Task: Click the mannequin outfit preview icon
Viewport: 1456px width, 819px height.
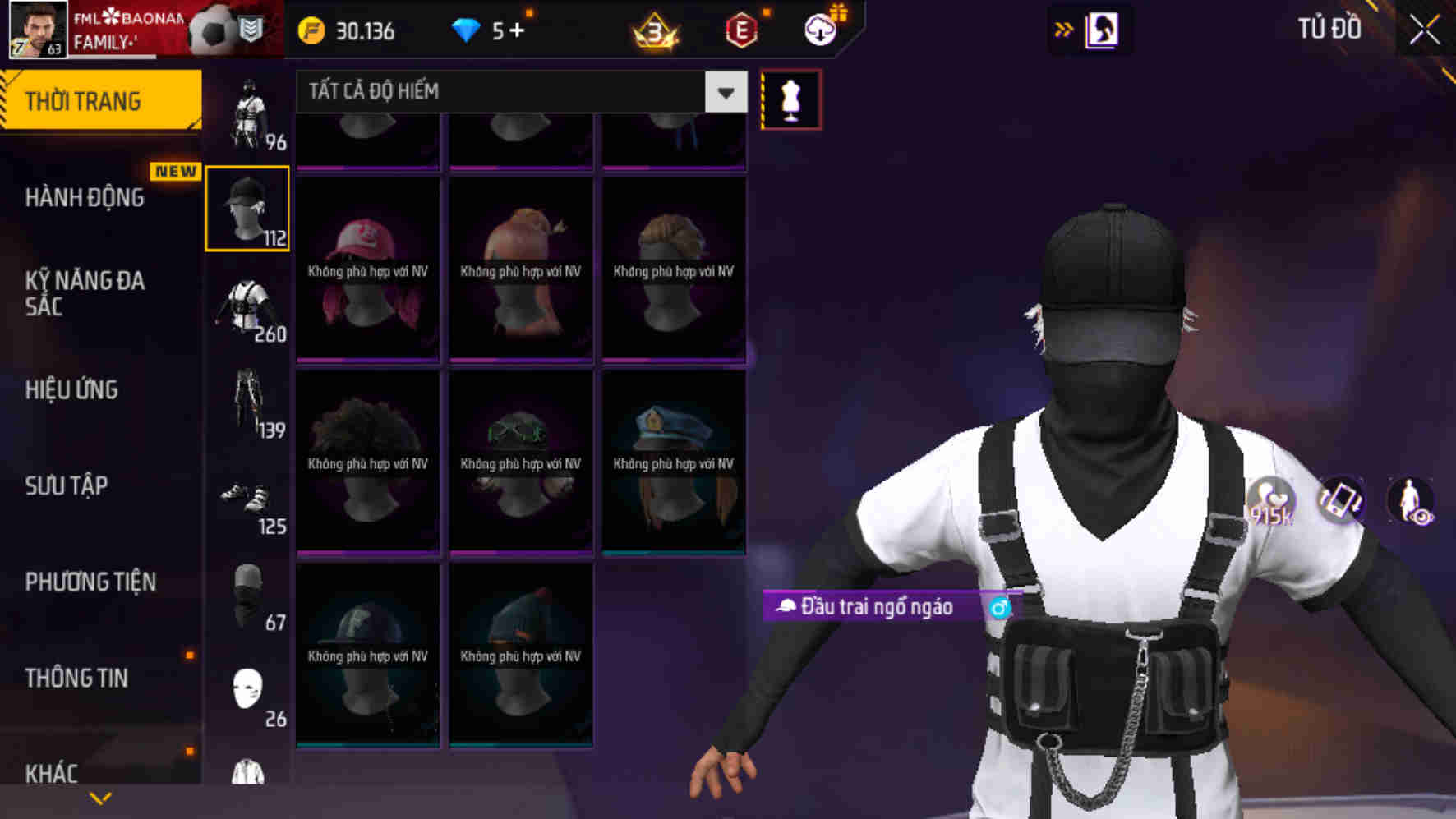Action: pos(790,98)
